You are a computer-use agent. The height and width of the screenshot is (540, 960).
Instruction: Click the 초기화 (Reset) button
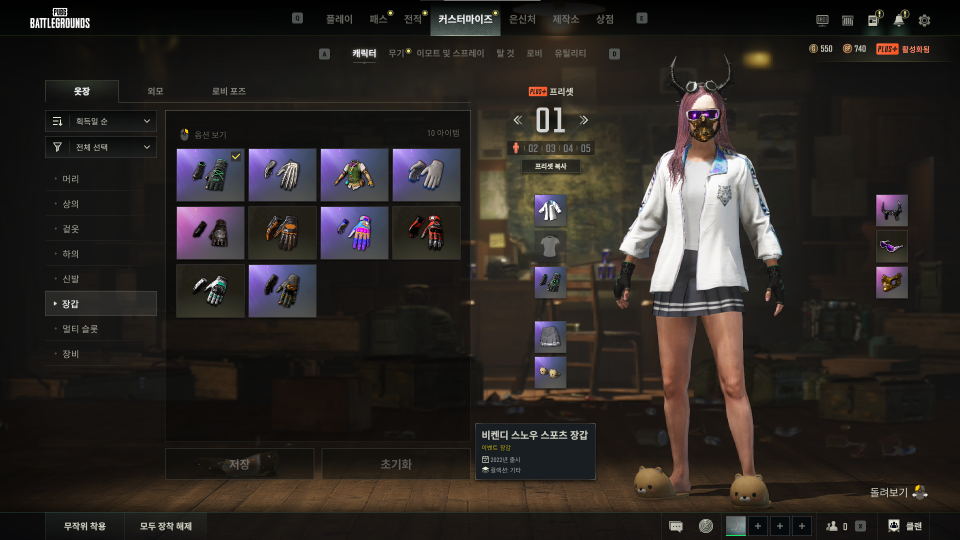click(395, 464)
